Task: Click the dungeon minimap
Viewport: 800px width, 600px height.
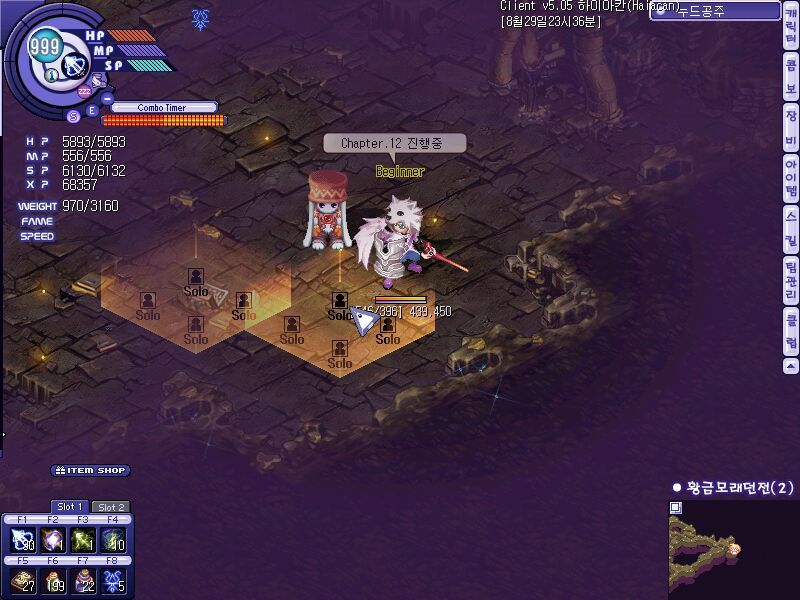Action: (x=733, y=549)
